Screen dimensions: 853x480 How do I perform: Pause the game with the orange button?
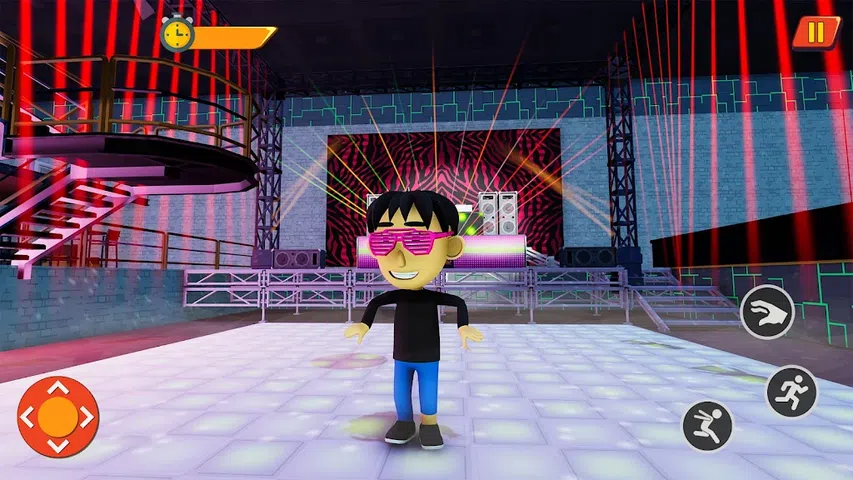coord(816,32)
